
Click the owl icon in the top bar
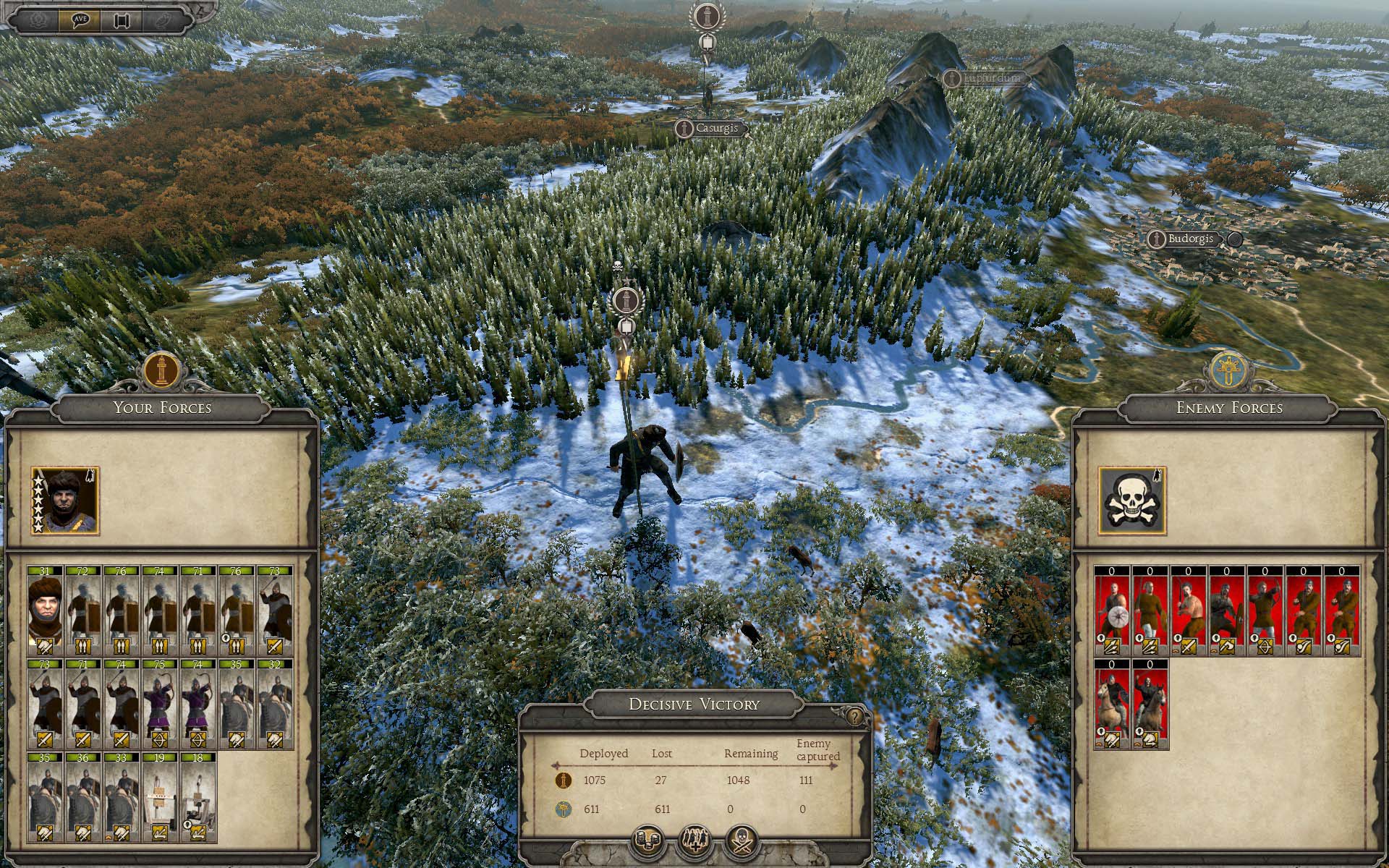(x=162, y=20)
